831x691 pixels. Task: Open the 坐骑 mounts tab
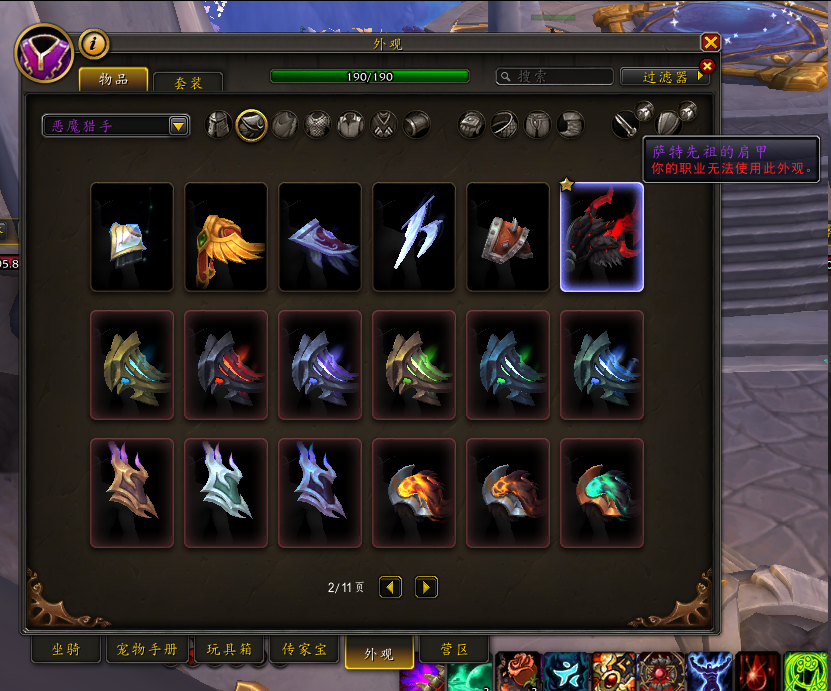(66, 650)
